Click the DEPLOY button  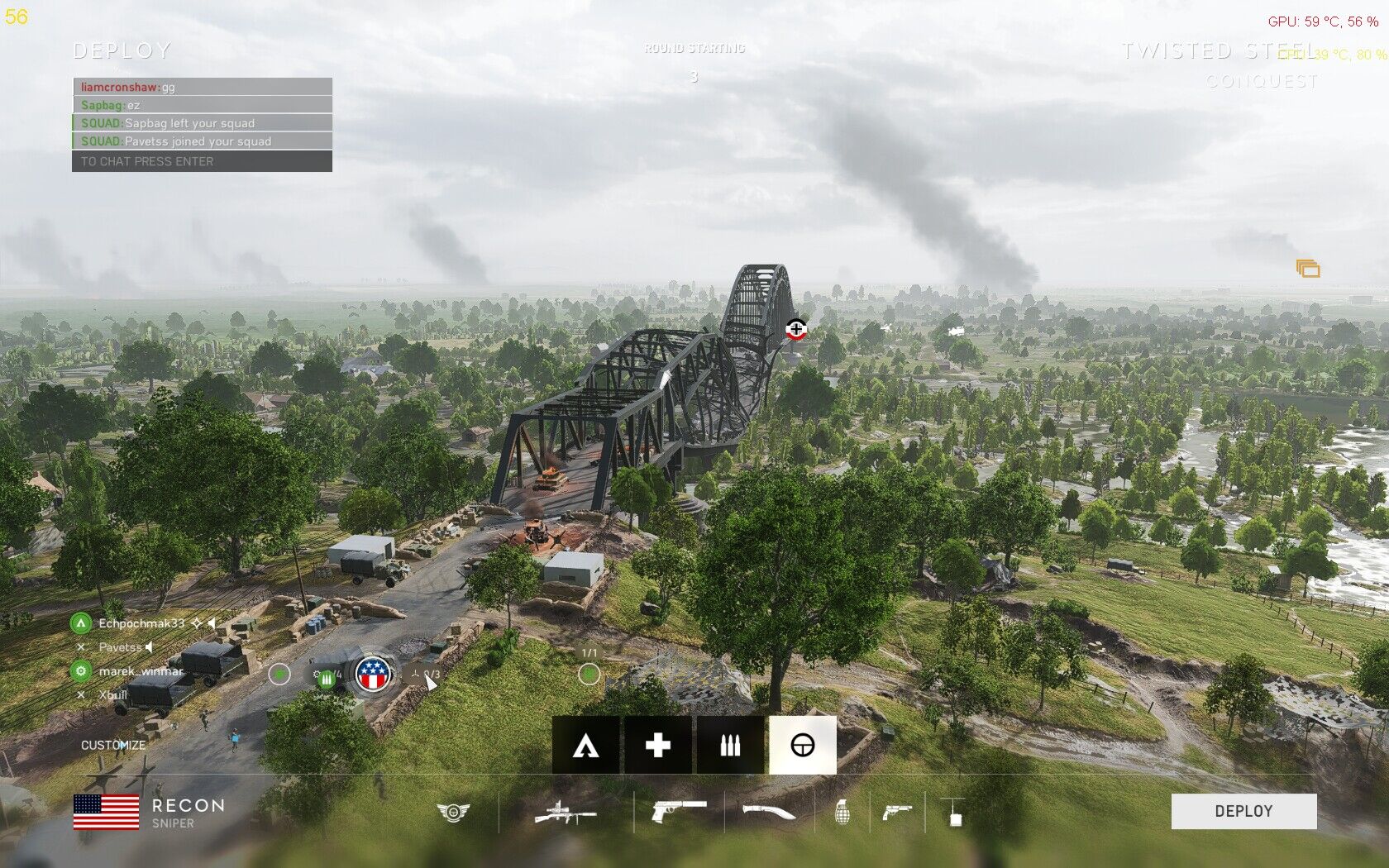coord(1243,811)
